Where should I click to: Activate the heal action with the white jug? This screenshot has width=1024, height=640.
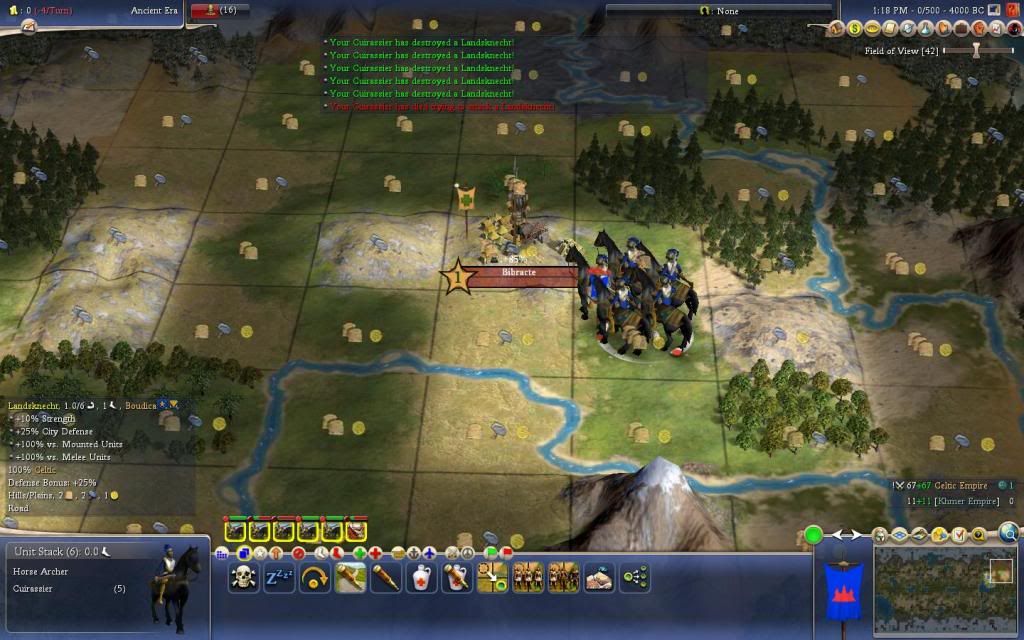click(x=422, y=577)
